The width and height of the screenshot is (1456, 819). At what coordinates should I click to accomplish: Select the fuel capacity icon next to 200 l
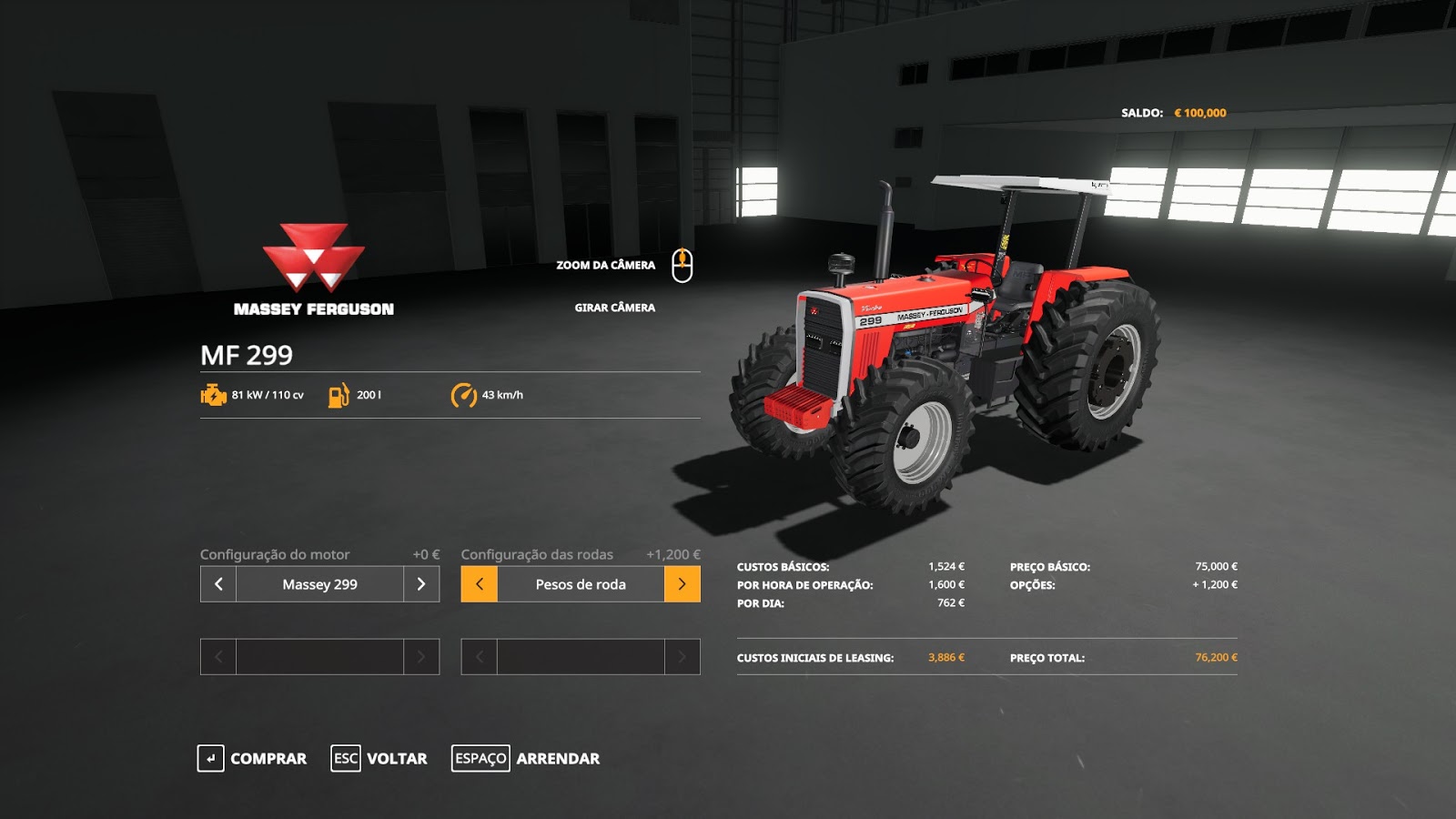point(337,396)
